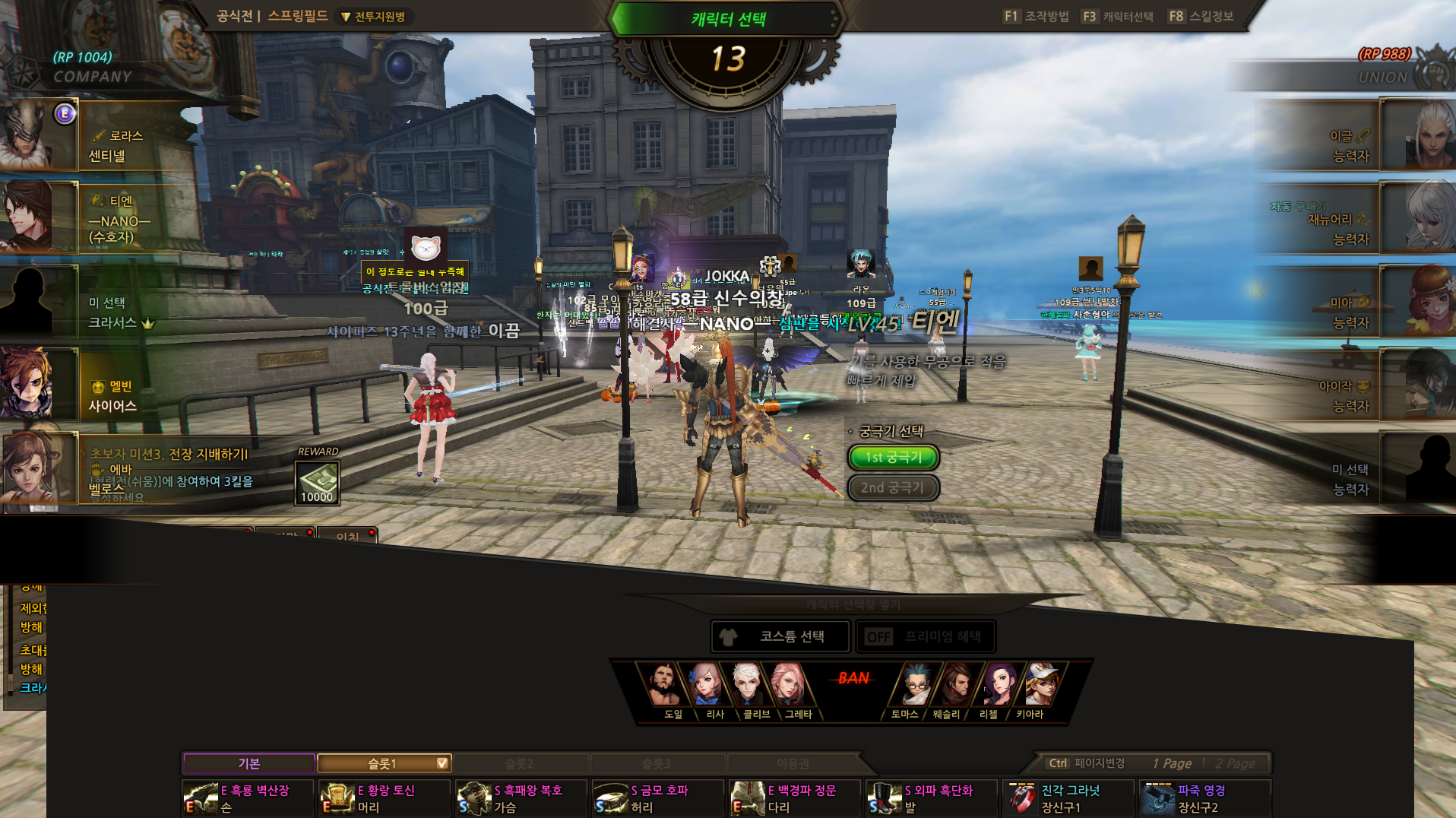
Task: Click the 금모 호파 waist item slot
Action: pyautogui.click(x=658, y=798)
